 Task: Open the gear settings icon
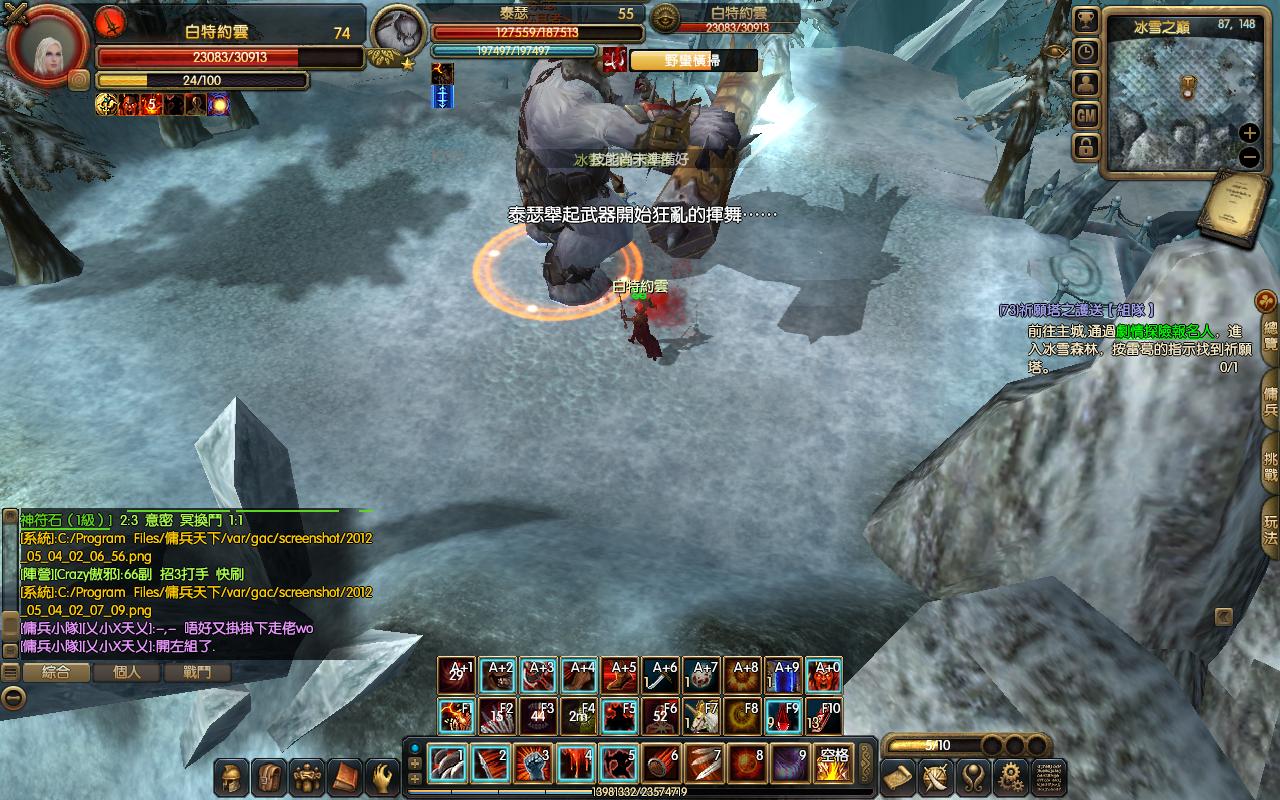pos(1010,776)
